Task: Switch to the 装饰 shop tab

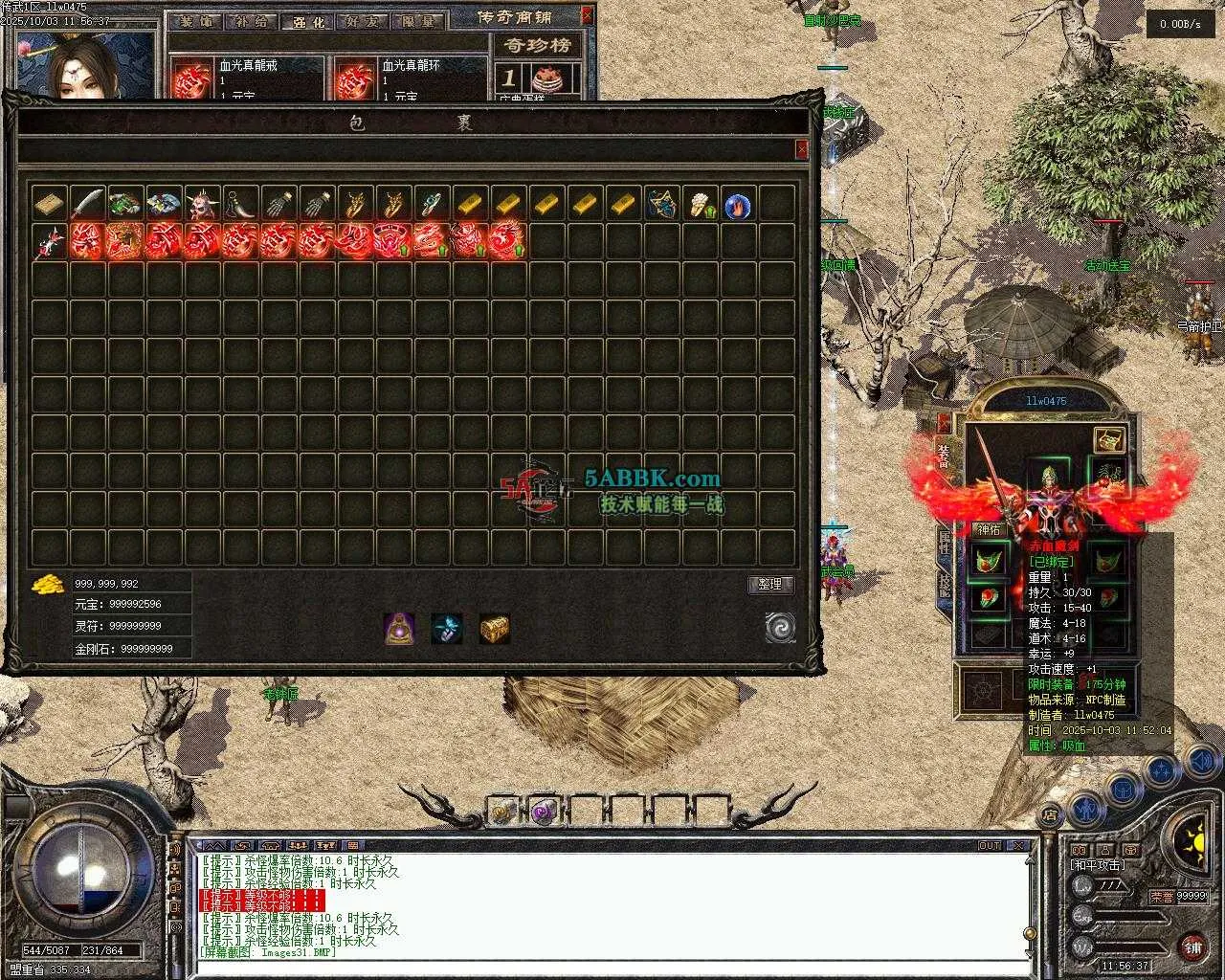Action: pyautogui.click(x=197, y=21)
